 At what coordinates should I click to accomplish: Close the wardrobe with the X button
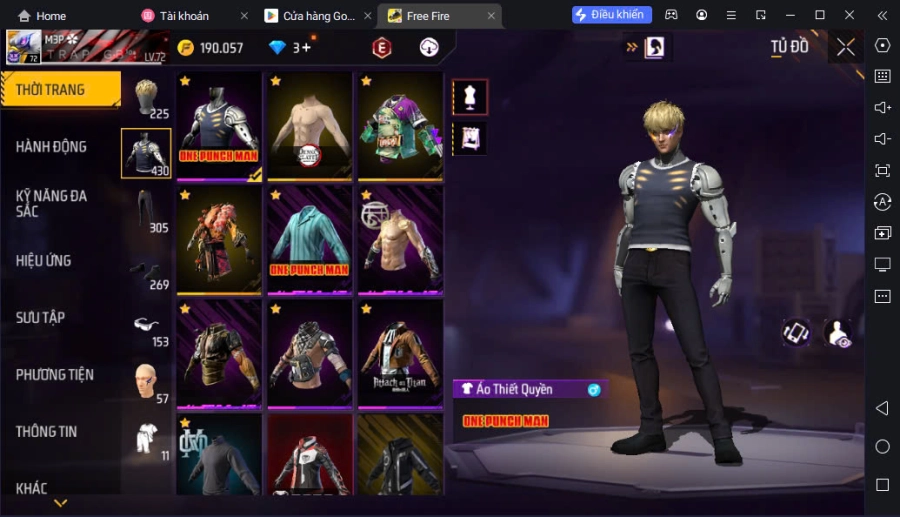[x=846, y=47]
